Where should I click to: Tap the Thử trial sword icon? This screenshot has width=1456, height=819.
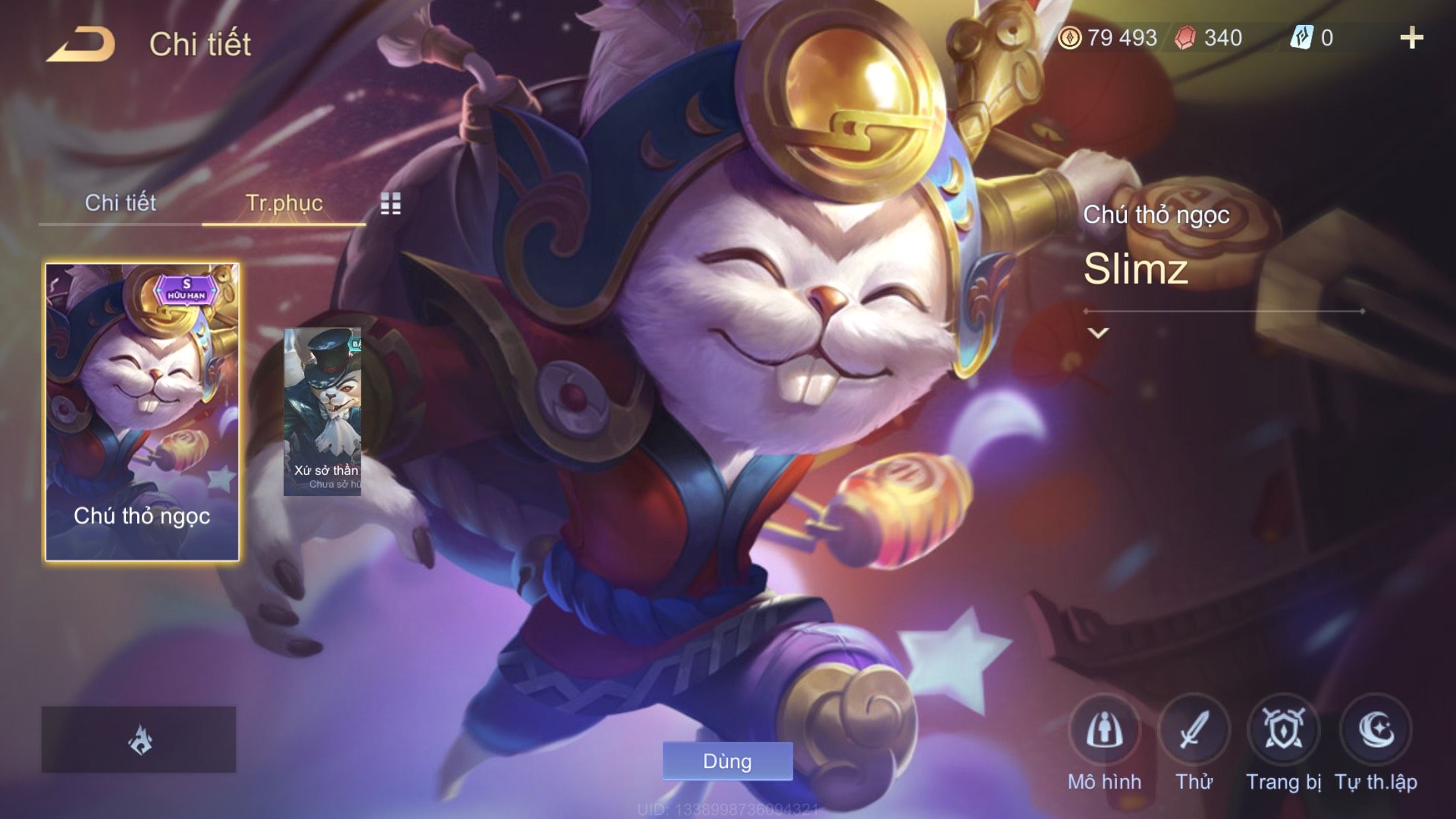pos(1194,731)
